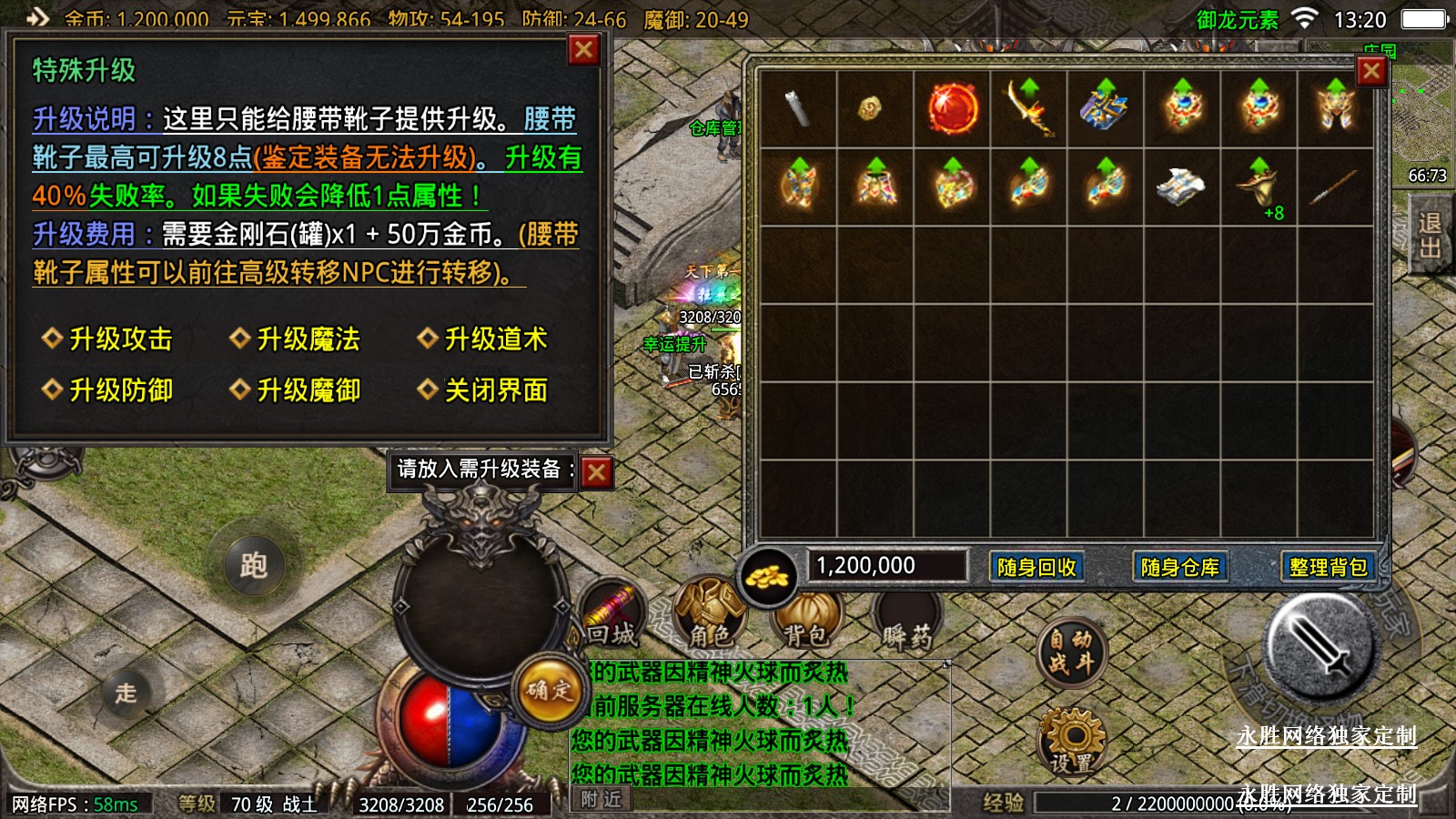Close the inventory bag window
The height and width of the screenshot is (819, 1456).
coord(1371,71)
